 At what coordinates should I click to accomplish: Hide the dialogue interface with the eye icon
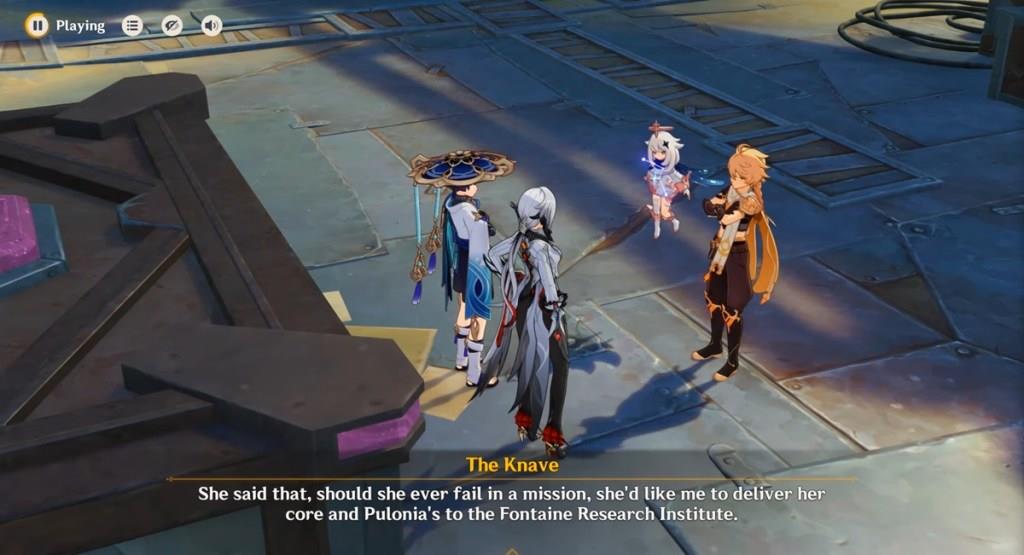[172, 26]
